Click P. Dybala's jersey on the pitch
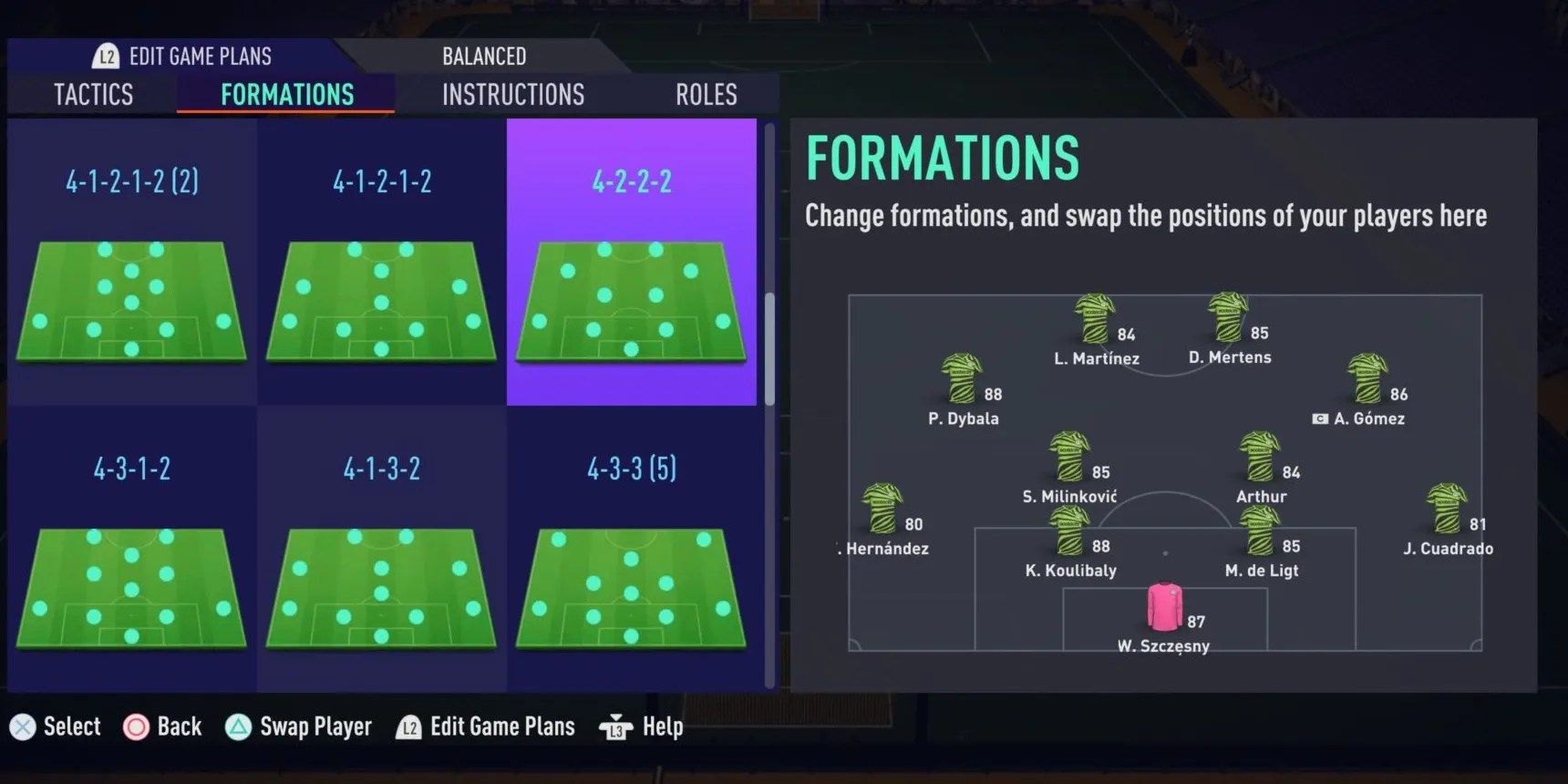Viewport: 1568px width, 784px height. [962, 378]
